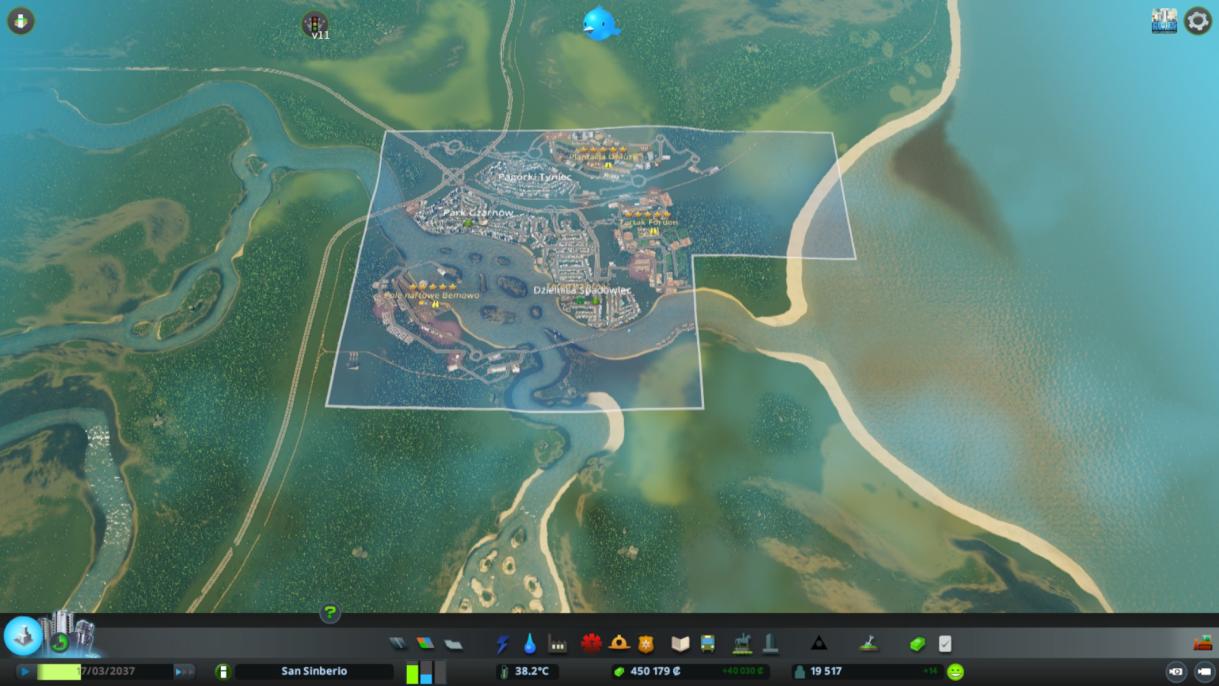Open the parks statue menu
The height and width of the screenshot is (686, 1219).
[x=742, y=643]
